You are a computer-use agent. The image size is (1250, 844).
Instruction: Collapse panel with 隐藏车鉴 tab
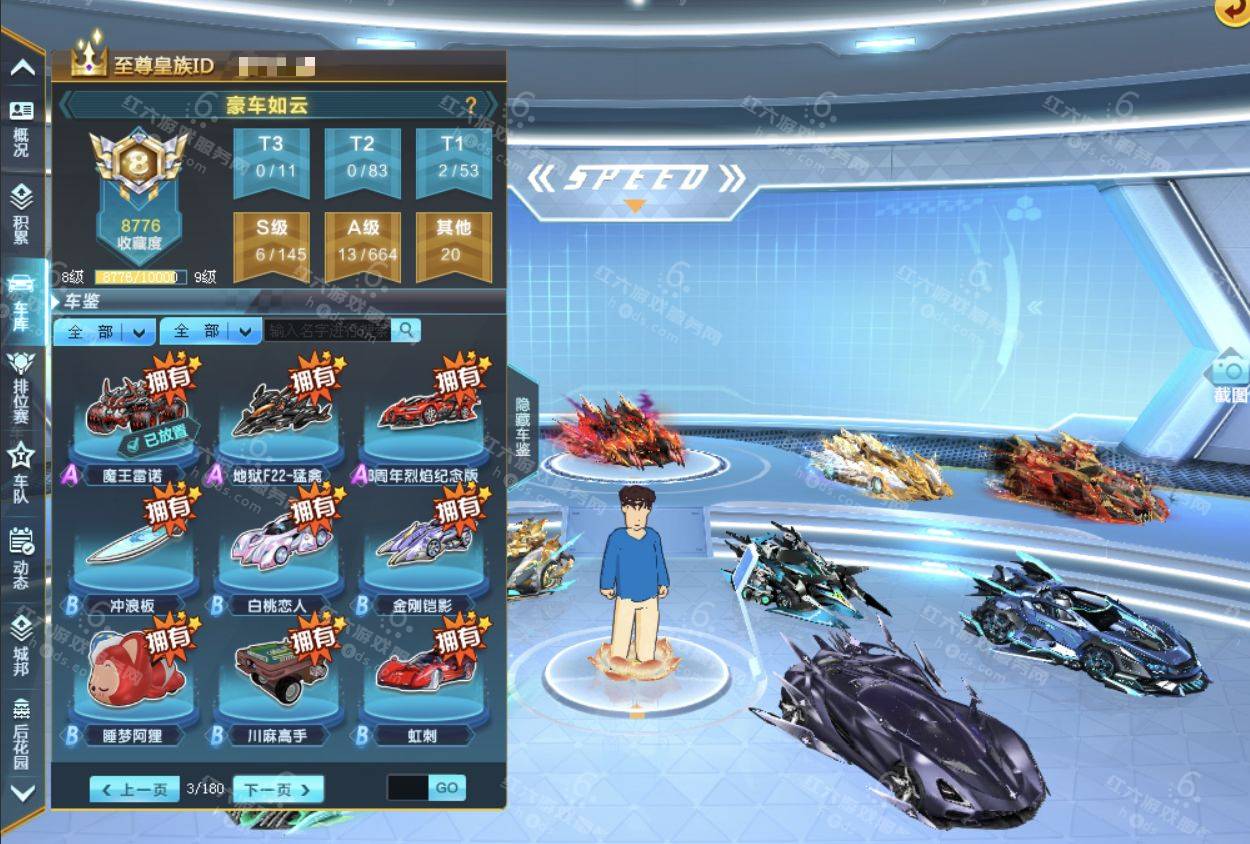pyautogui.click(x=522, y=428)
